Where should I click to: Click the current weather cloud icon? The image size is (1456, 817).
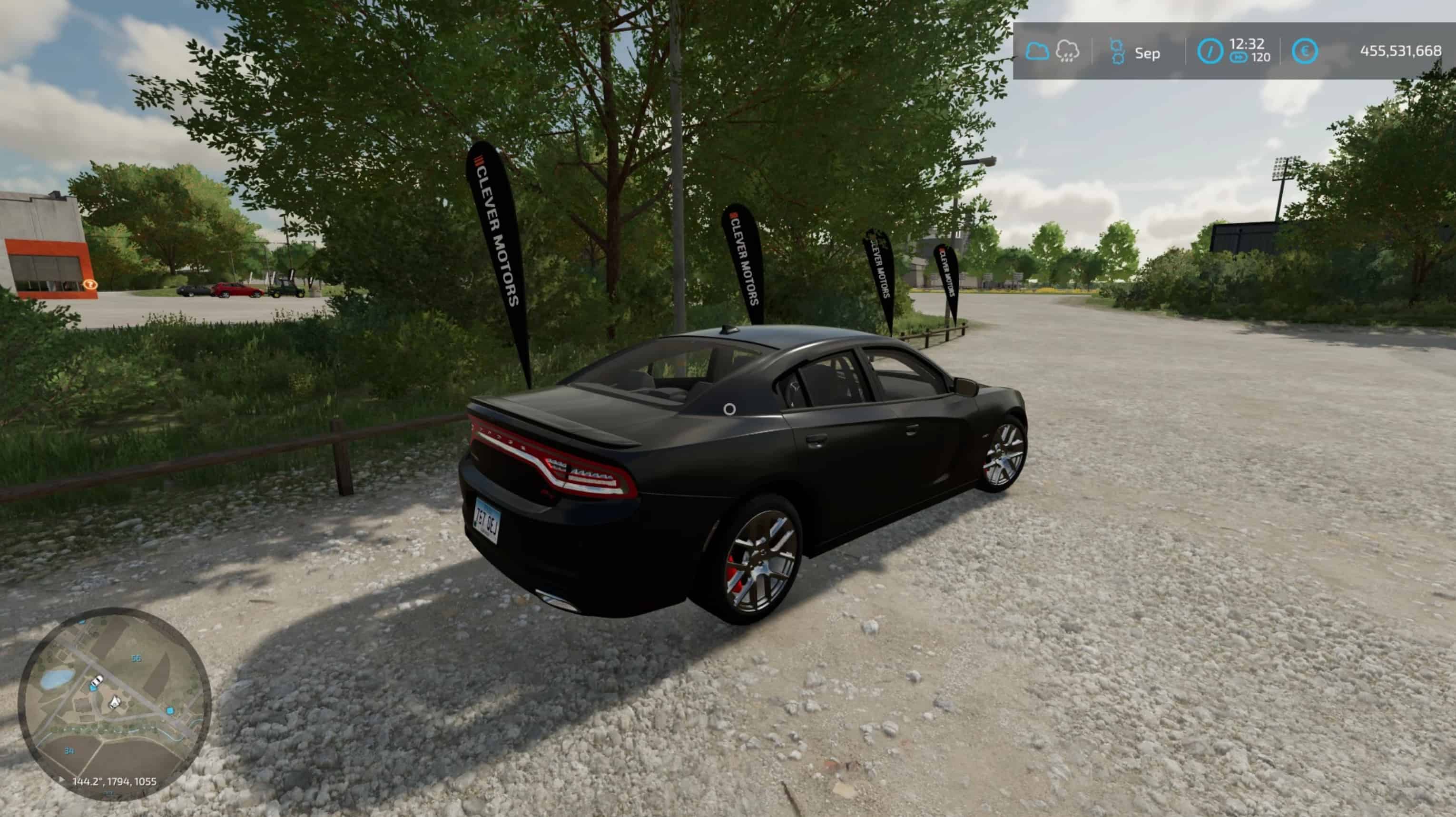[1037, 51]
